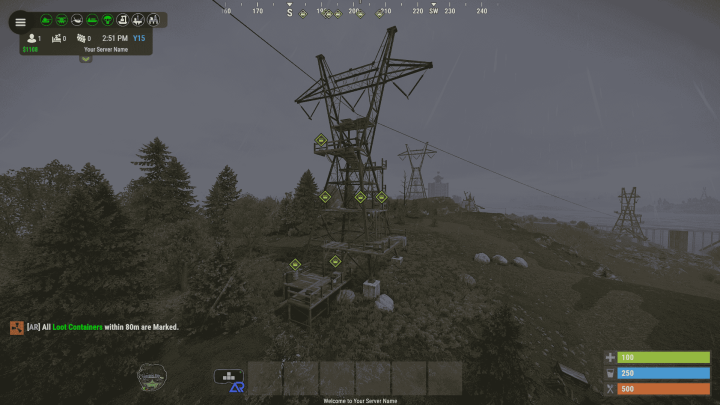
Task: Open the crafting blocks button beside the hotbar
Action: [228, 377]
